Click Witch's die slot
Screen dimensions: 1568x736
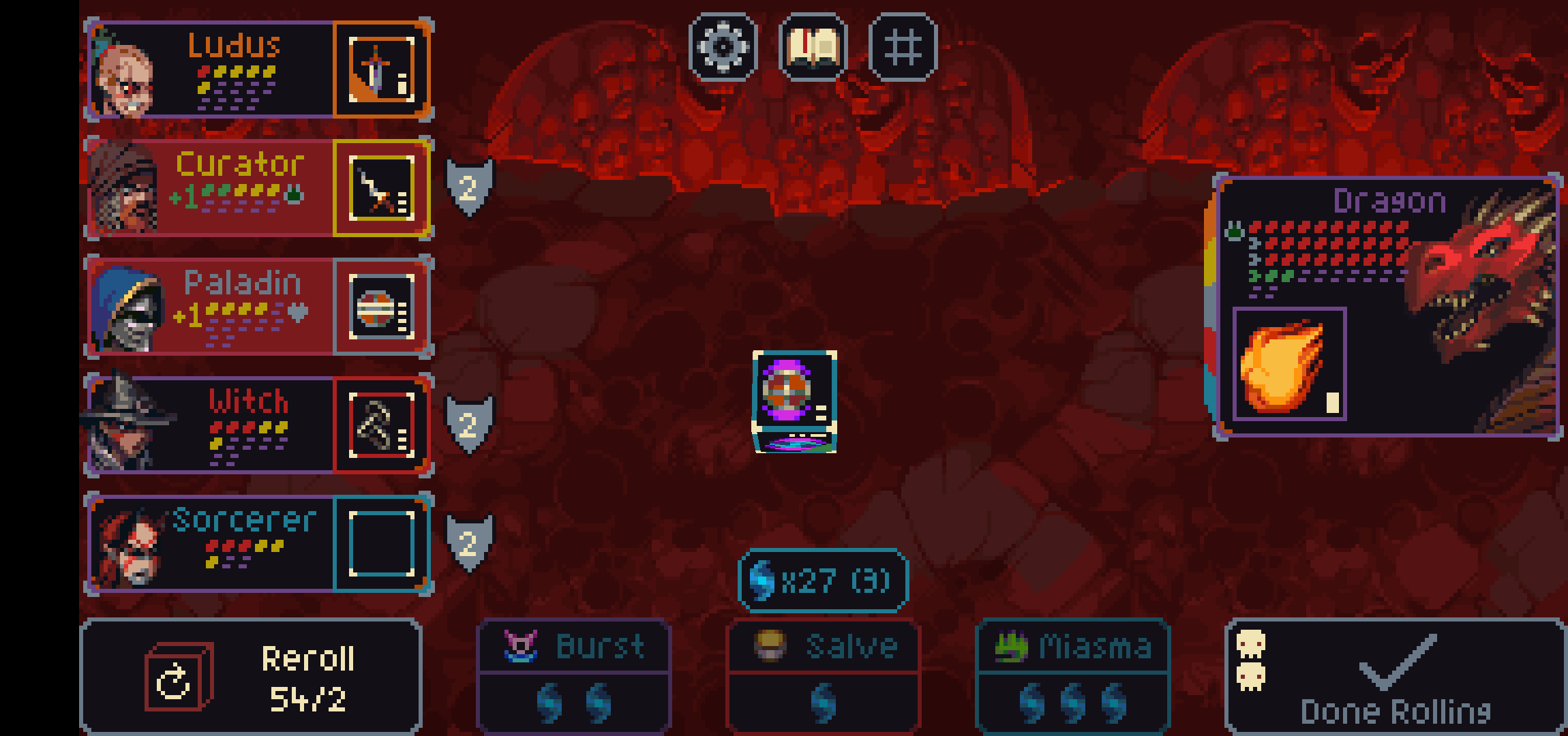tap(382, 424)
